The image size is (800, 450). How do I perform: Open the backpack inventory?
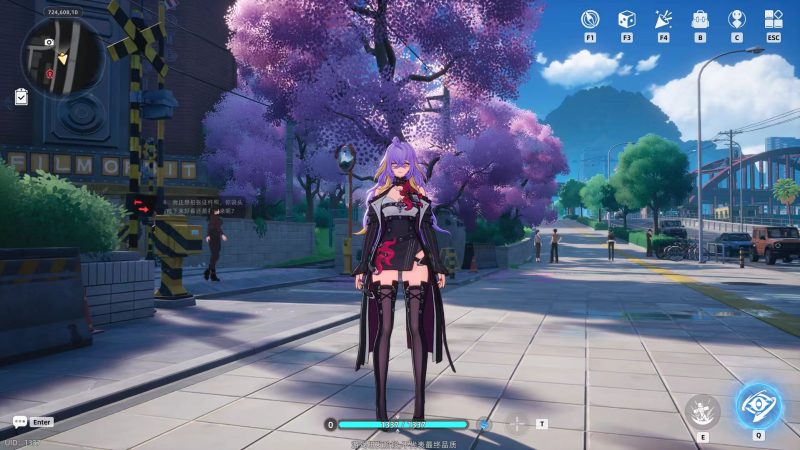point(700,19)
